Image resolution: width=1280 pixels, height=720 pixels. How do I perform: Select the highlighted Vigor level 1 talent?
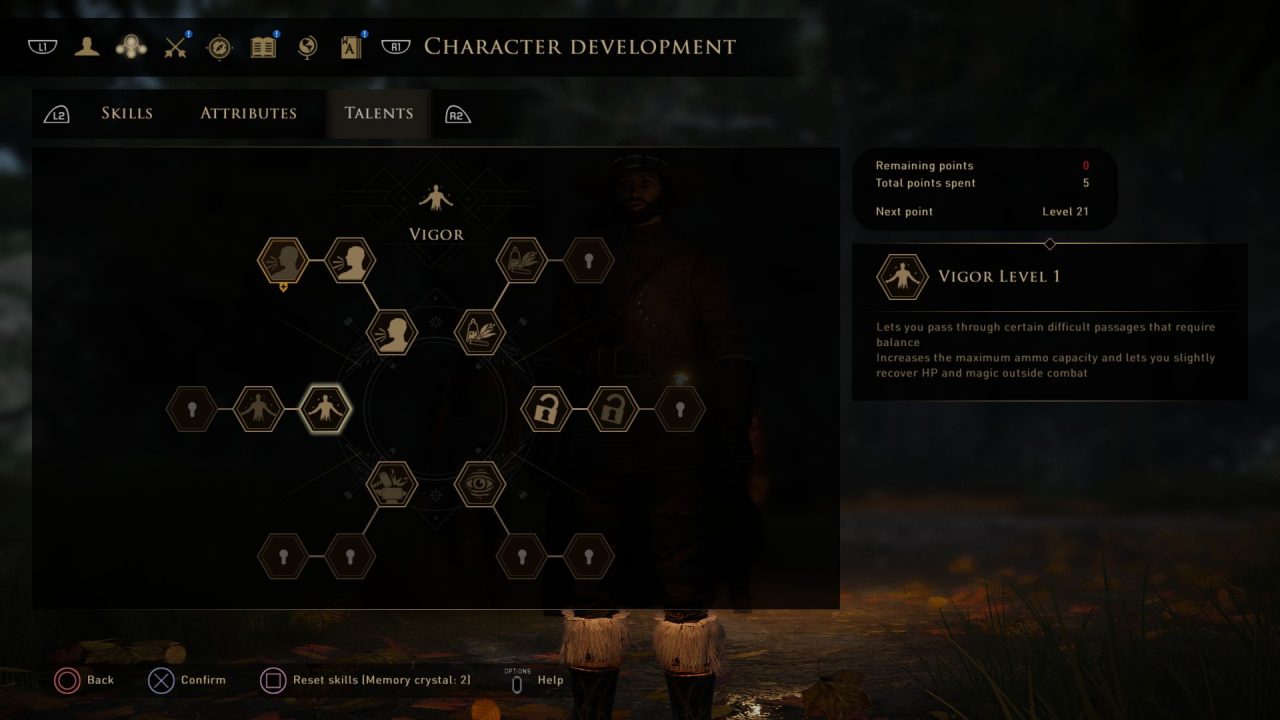coord(326,409)
